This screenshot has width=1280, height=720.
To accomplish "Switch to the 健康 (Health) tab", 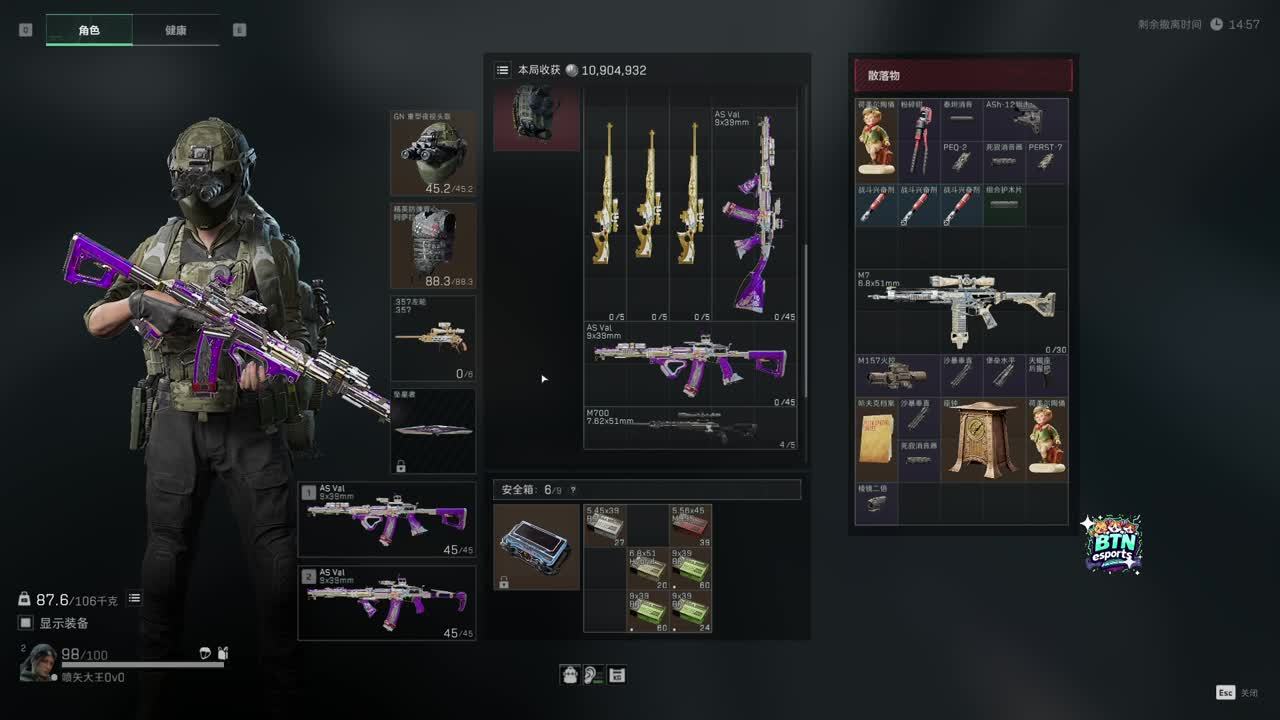I will click(175, 30).
